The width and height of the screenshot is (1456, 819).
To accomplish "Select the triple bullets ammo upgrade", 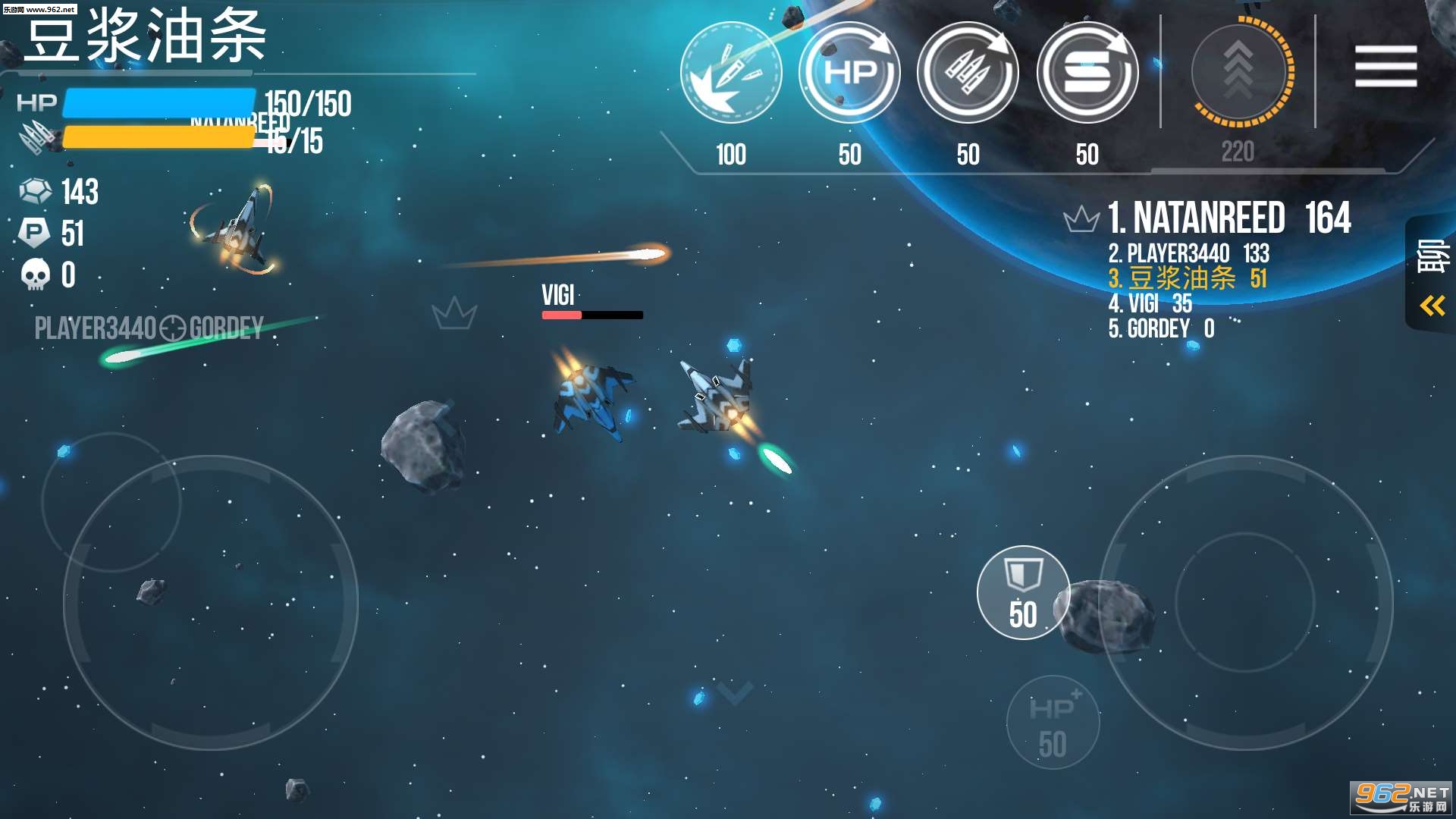I will [x=968, y=73].
